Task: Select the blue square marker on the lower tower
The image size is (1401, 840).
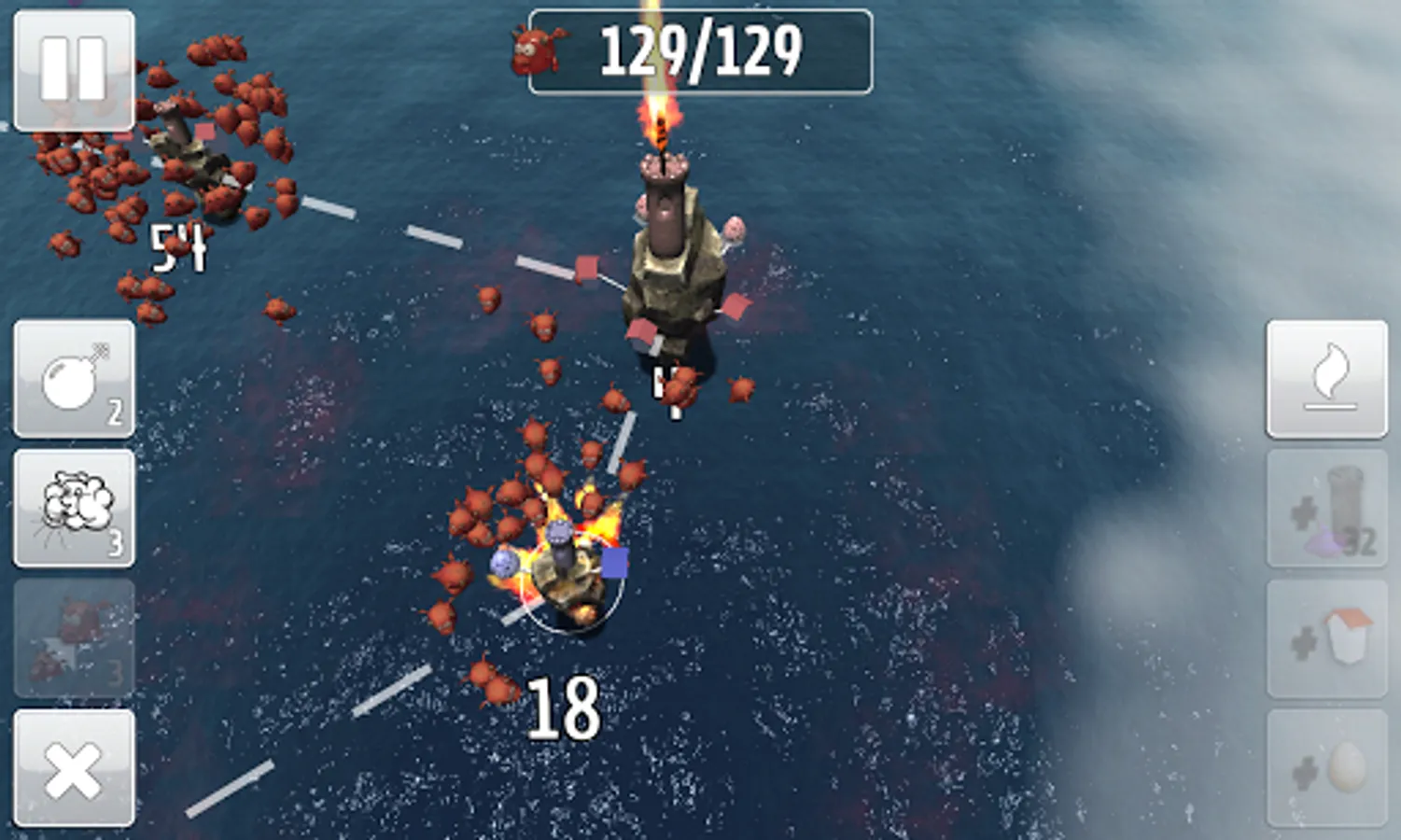Action: click(615, 560)
